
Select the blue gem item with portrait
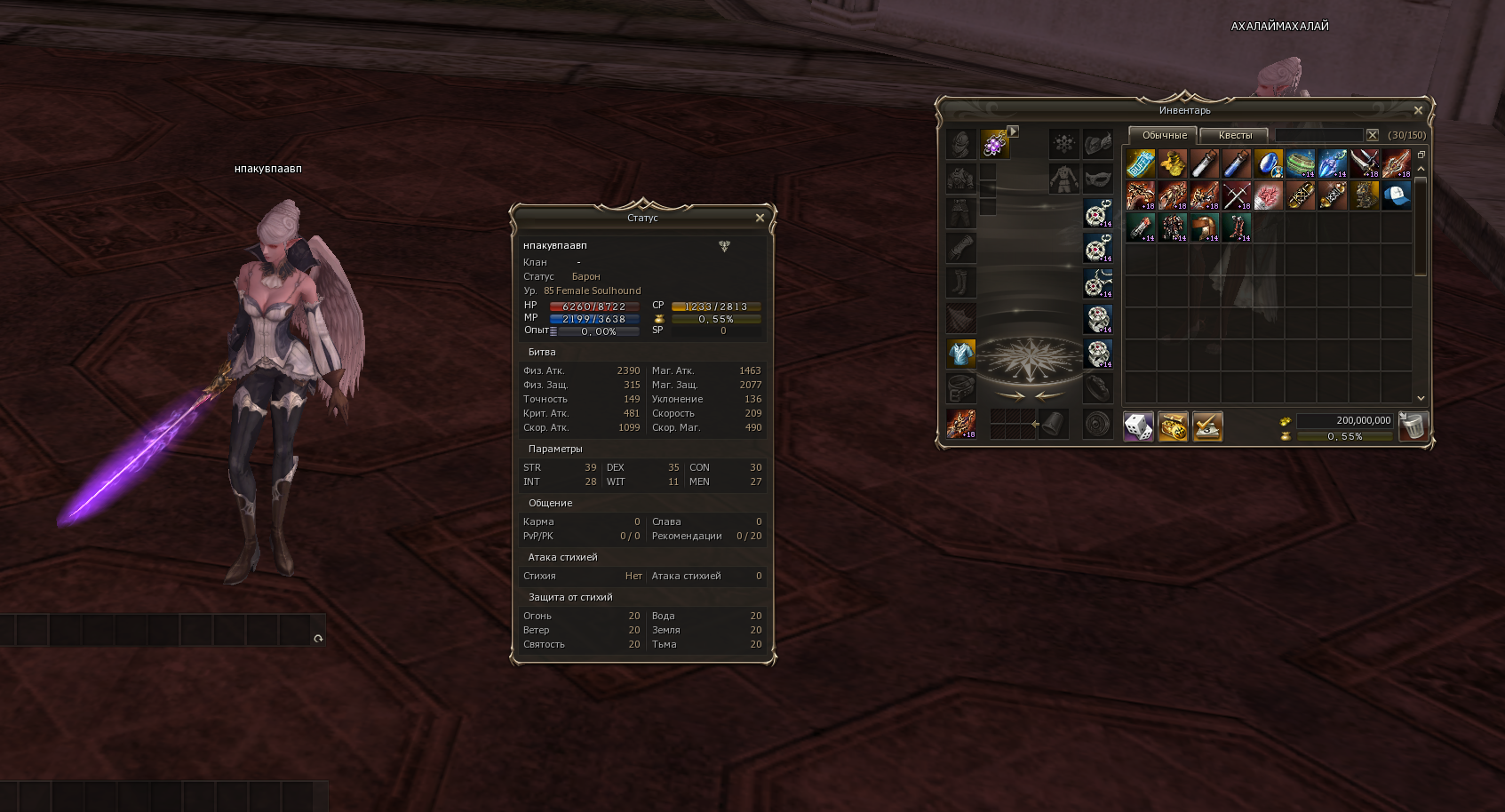click(1268, 163)
